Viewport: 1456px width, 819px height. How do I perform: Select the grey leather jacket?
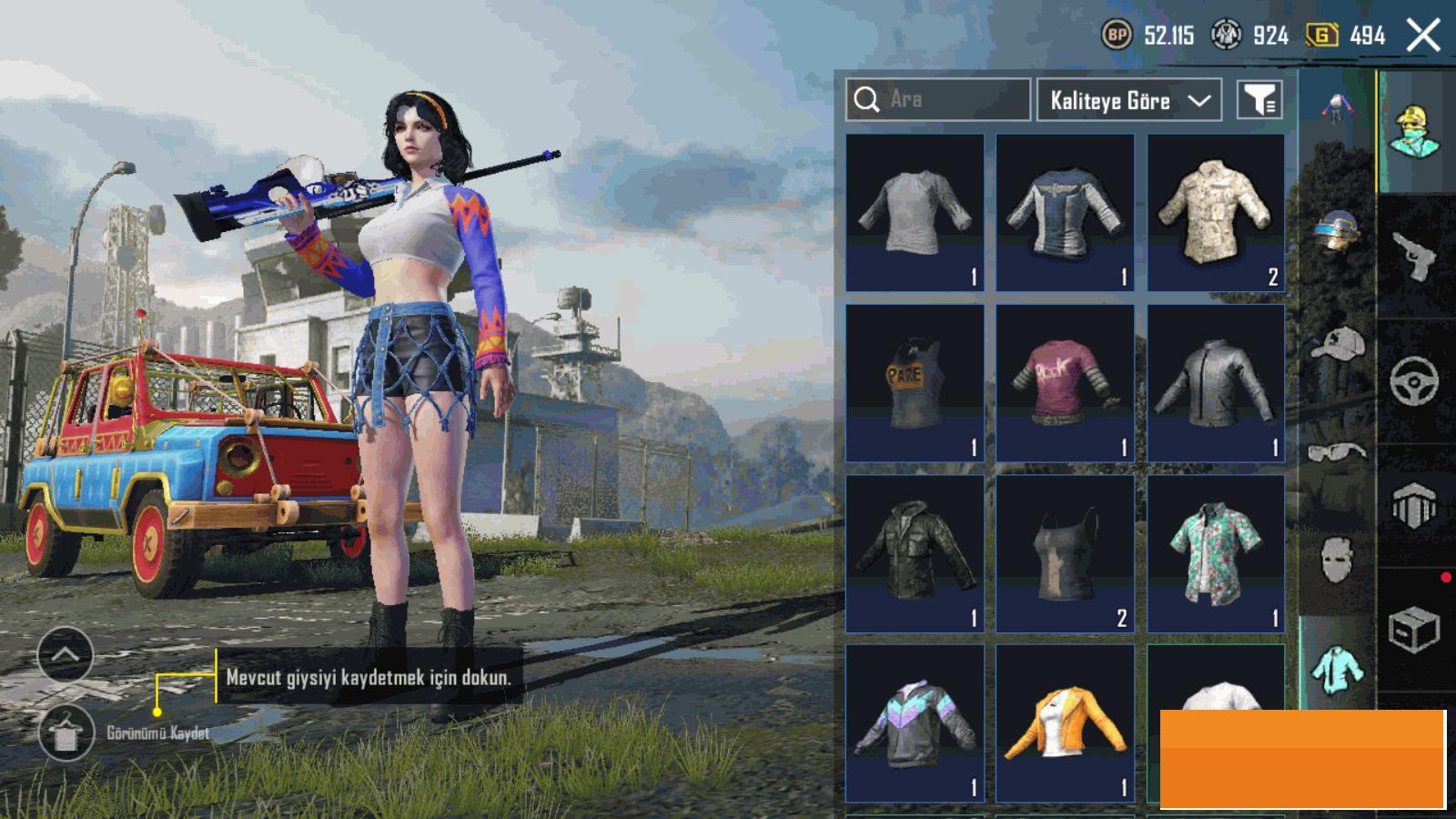pyautogui.click(x=1216, y=383)
